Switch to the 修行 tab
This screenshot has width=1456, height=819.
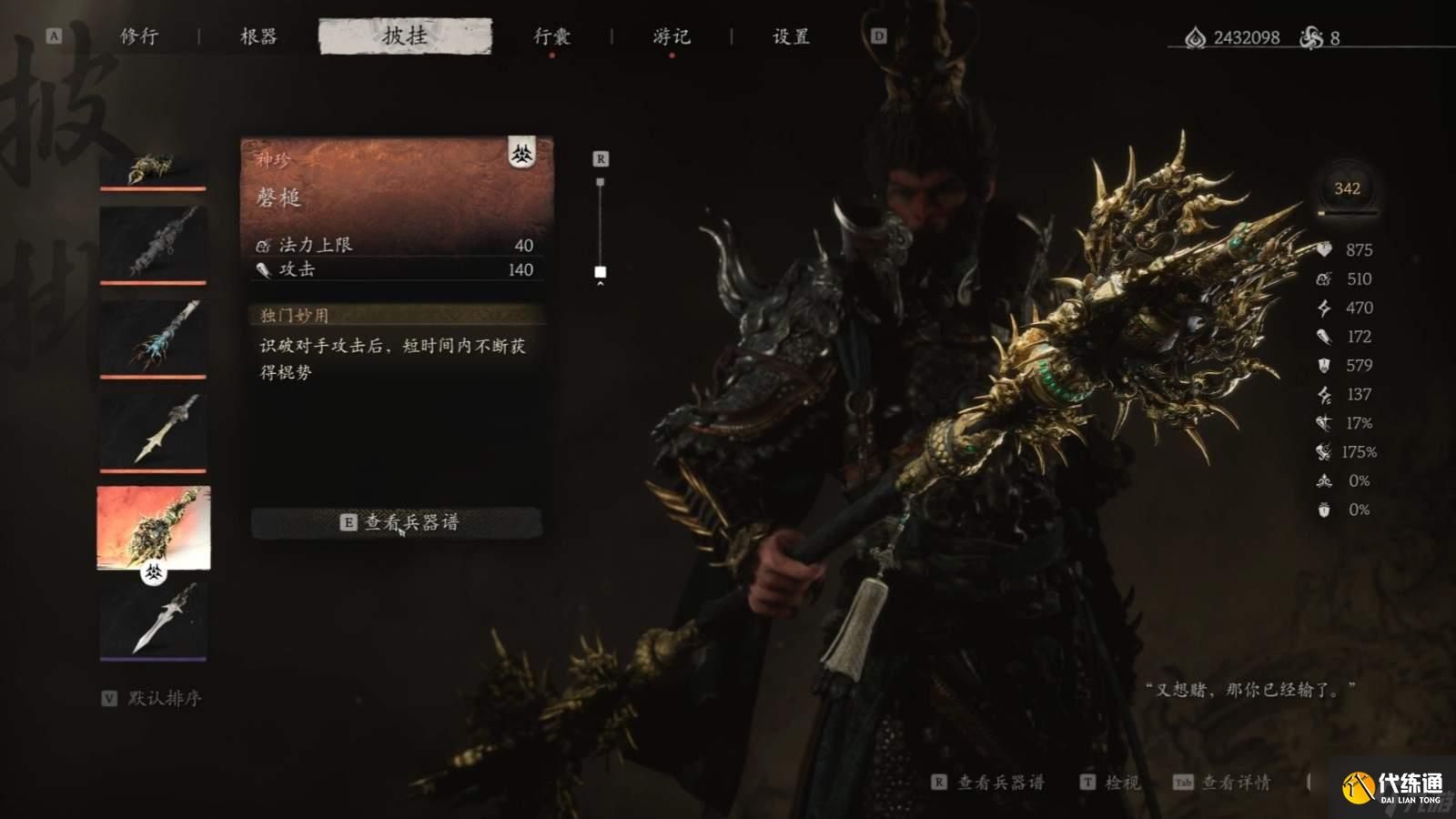[139, 36]
